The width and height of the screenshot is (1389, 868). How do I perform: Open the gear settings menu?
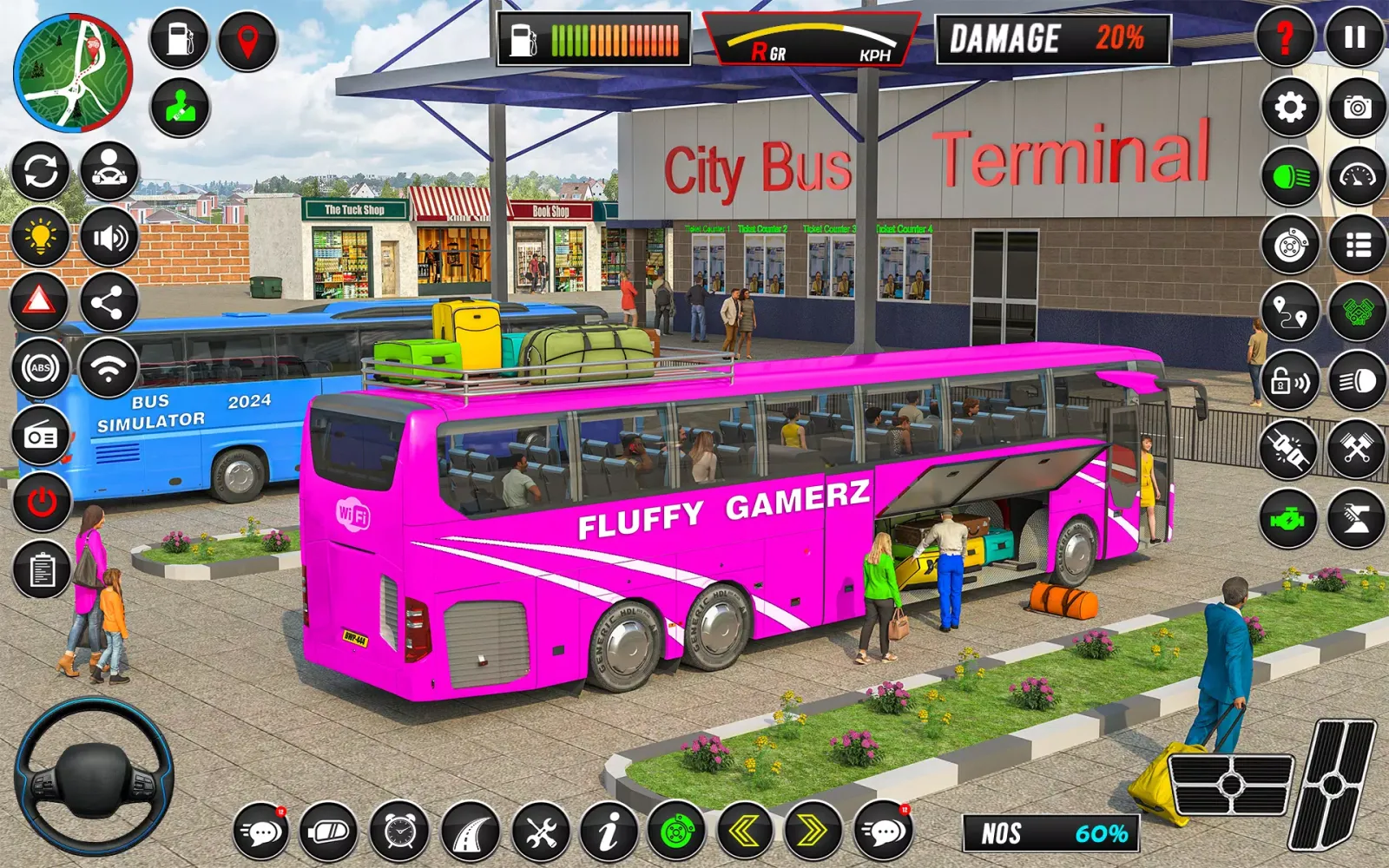(1290, 108)
